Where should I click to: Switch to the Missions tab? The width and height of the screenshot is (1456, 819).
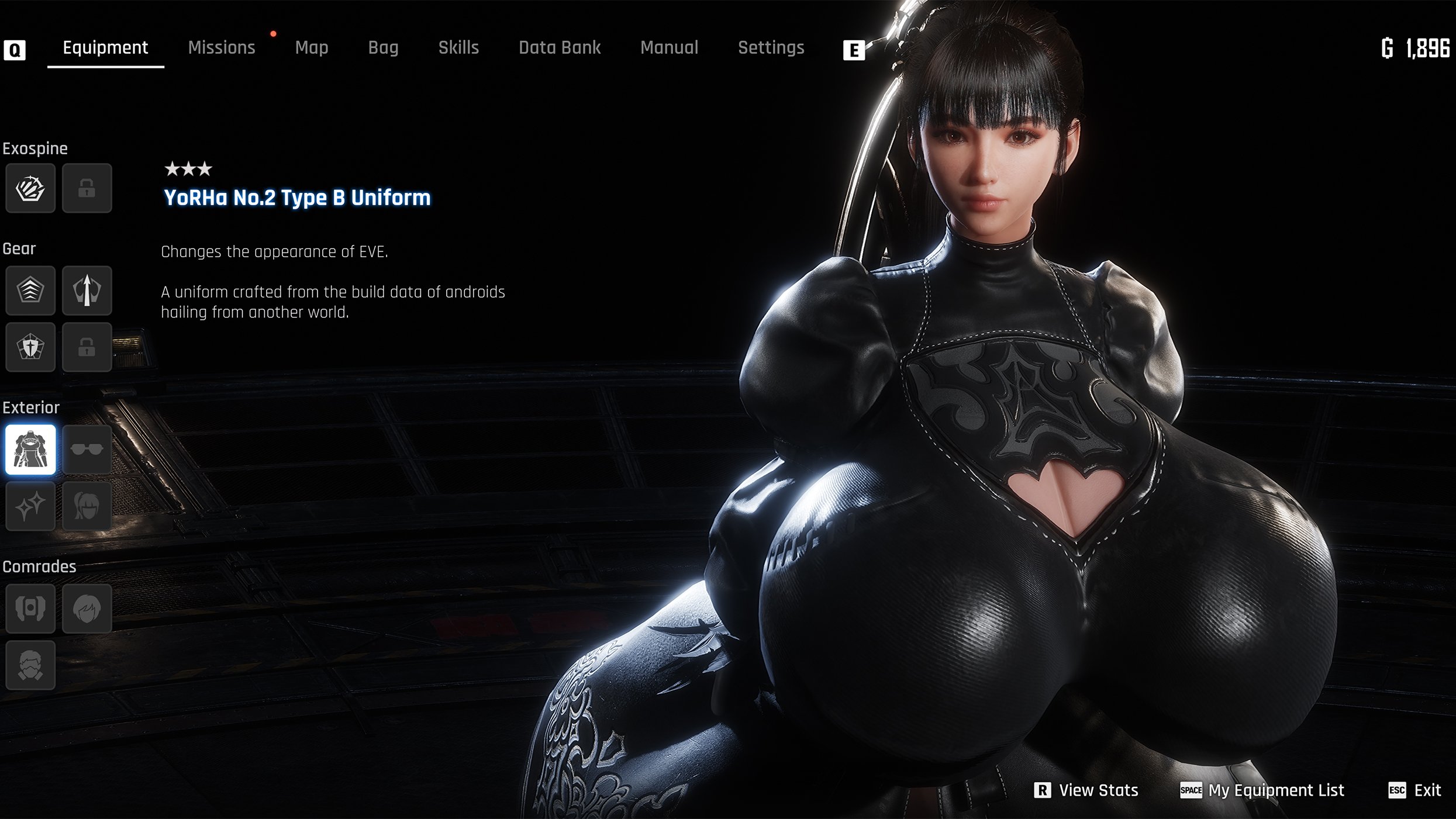[222, 48]
